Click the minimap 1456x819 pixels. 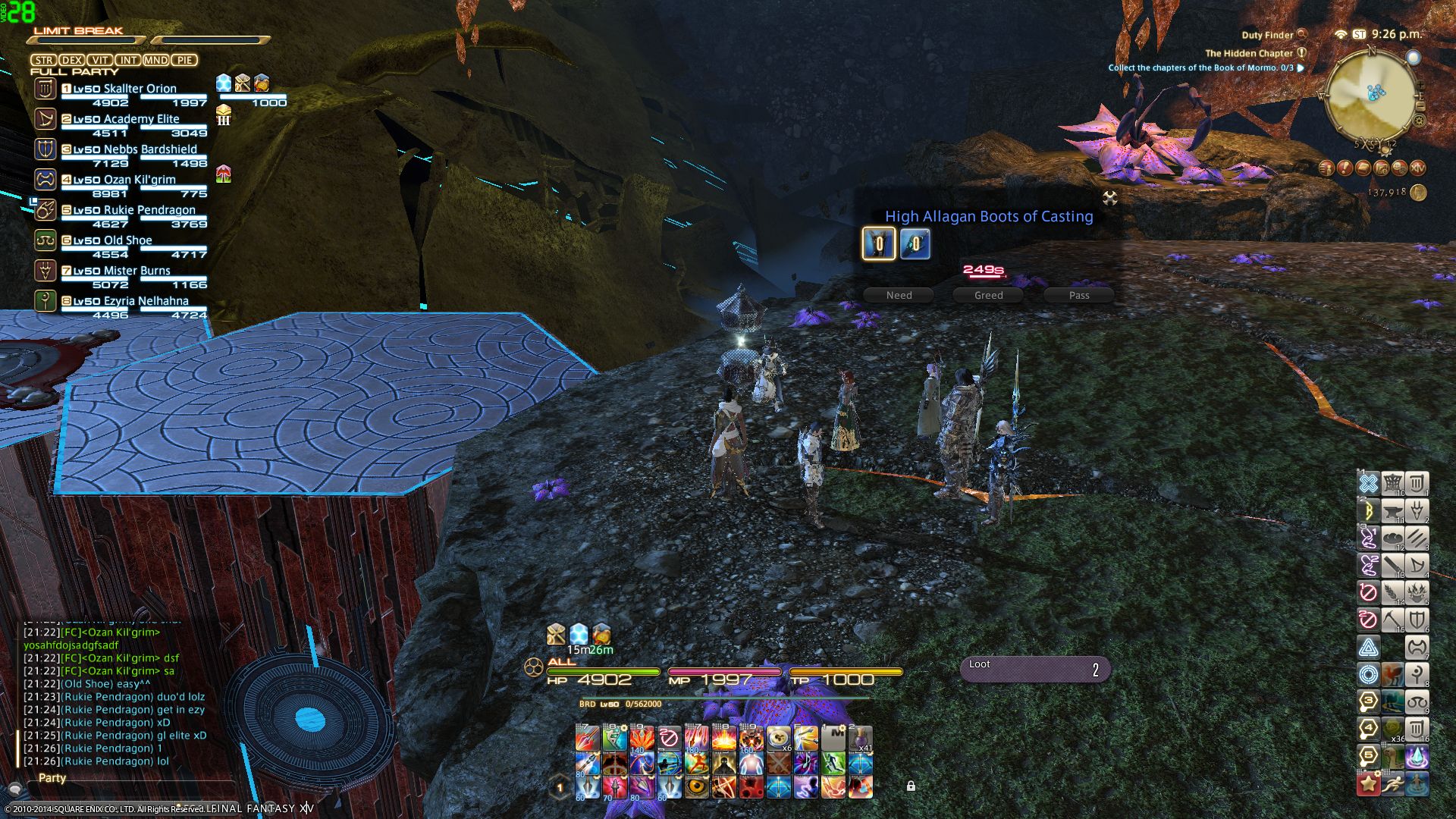pyautogui.click(x=1370, y=95)
